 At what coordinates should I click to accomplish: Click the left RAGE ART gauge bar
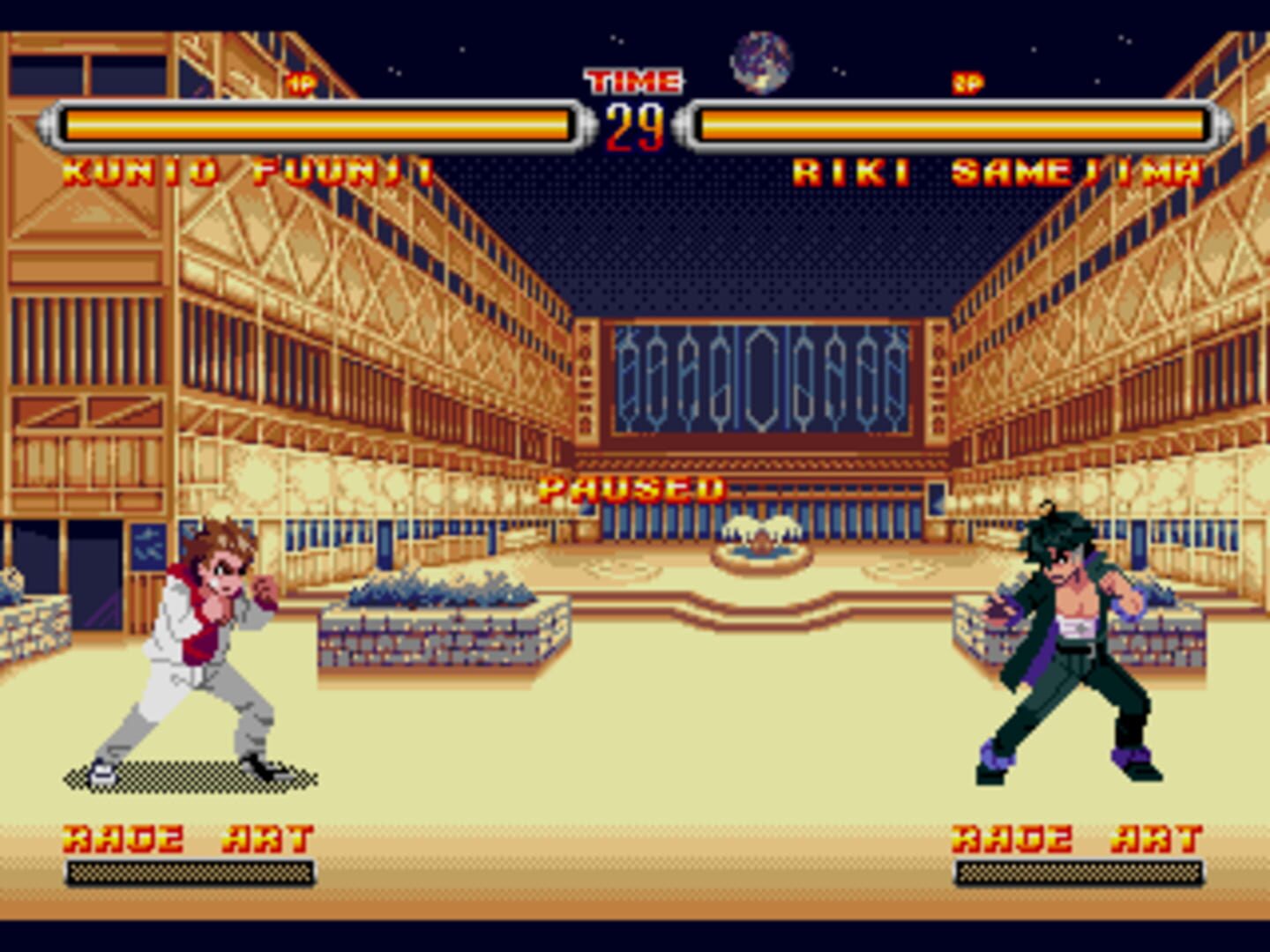tap(188, 874)
